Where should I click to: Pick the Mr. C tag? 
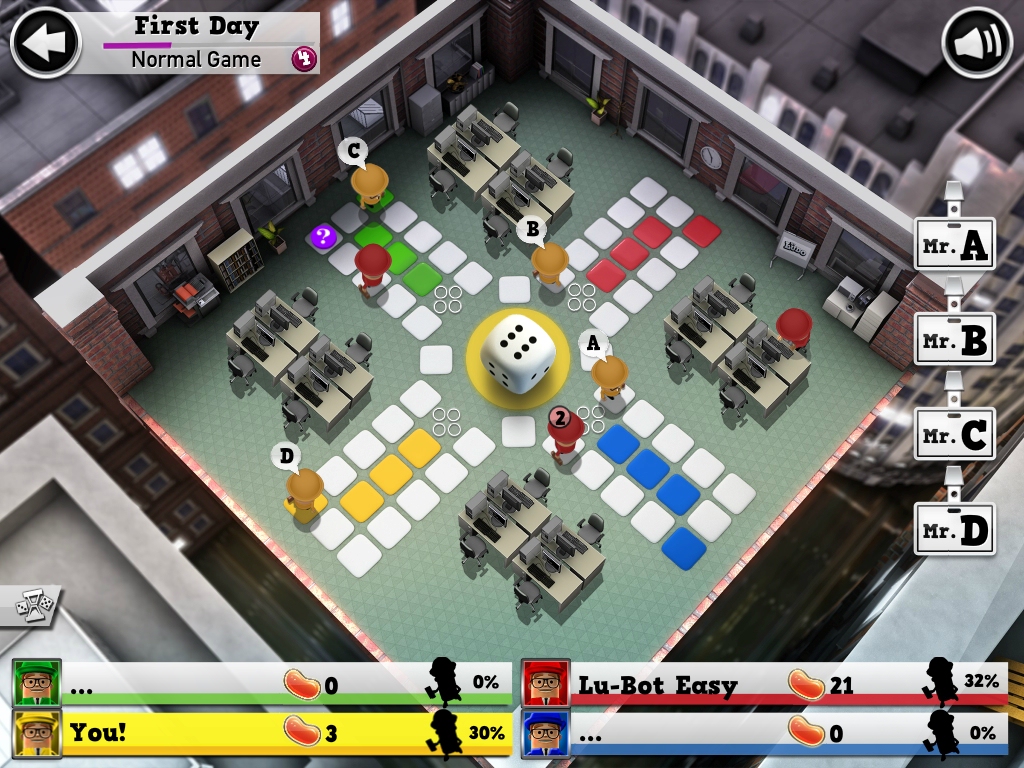click(955, 434)
